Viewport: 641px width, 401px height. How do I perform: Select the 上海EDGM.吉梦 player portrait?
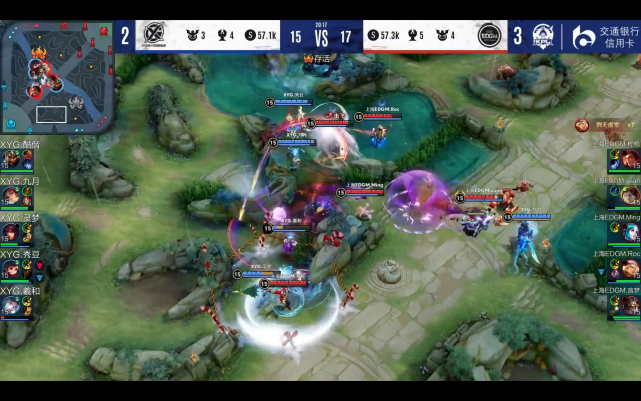click(x=630, y=304)
